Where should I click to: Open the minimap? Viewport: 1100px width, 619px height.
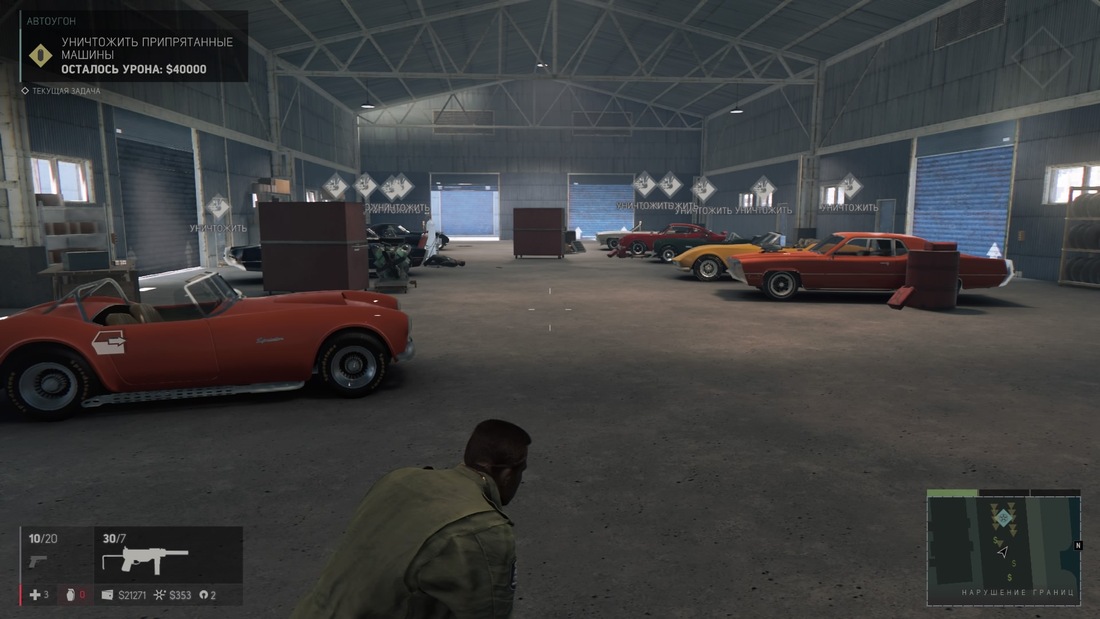pyautogui.click(x=1003, y=551)
